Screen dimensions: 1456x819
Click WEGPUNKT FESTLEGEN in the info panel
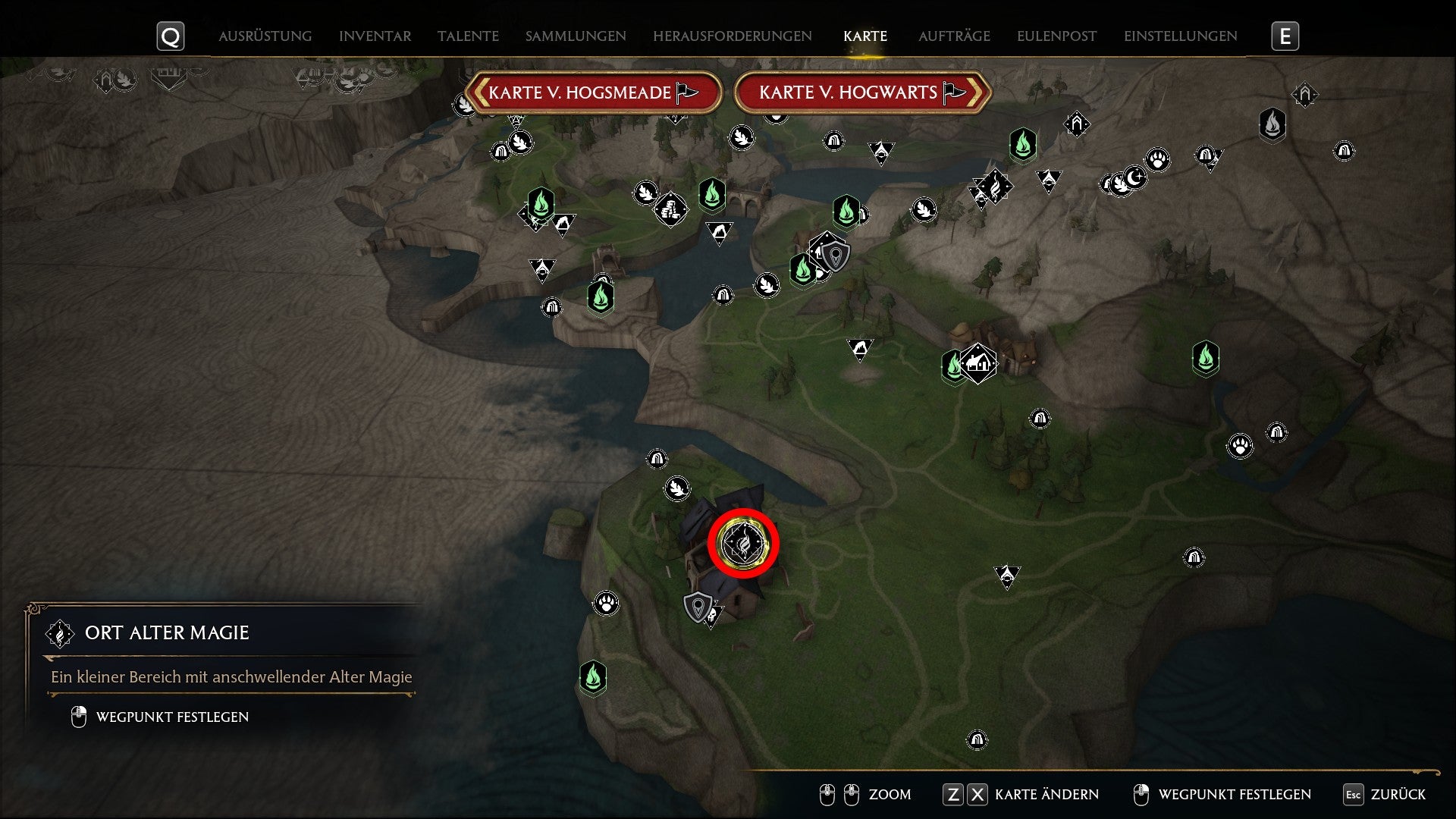click(171, 715)
